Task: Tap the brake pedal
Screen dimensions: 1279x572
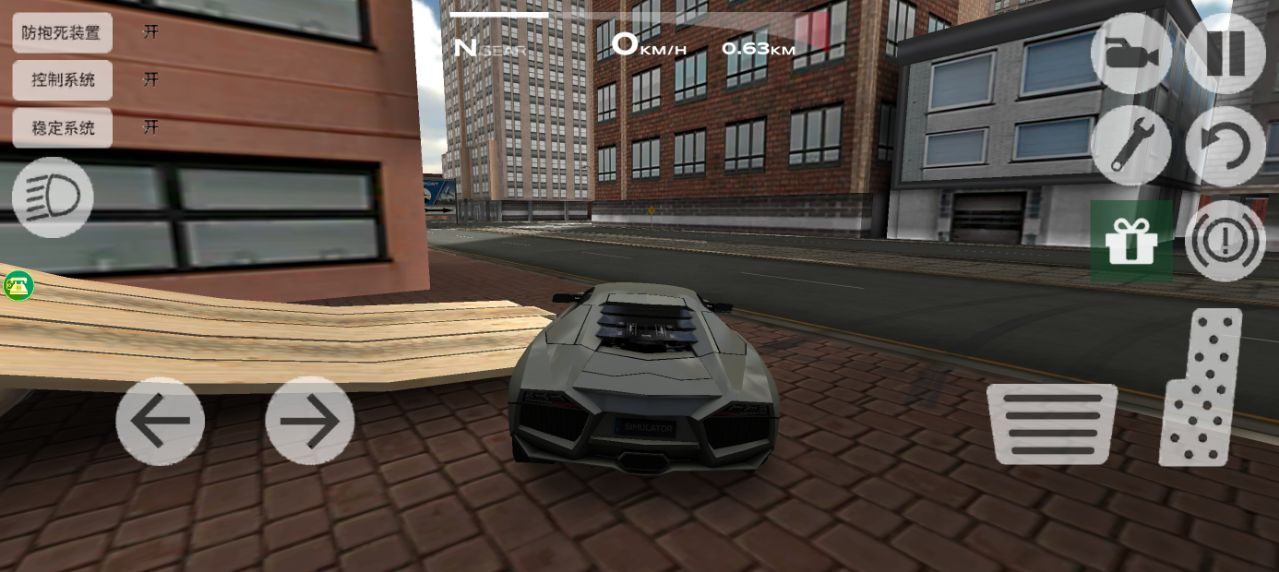Action: tap(1052, 424)
